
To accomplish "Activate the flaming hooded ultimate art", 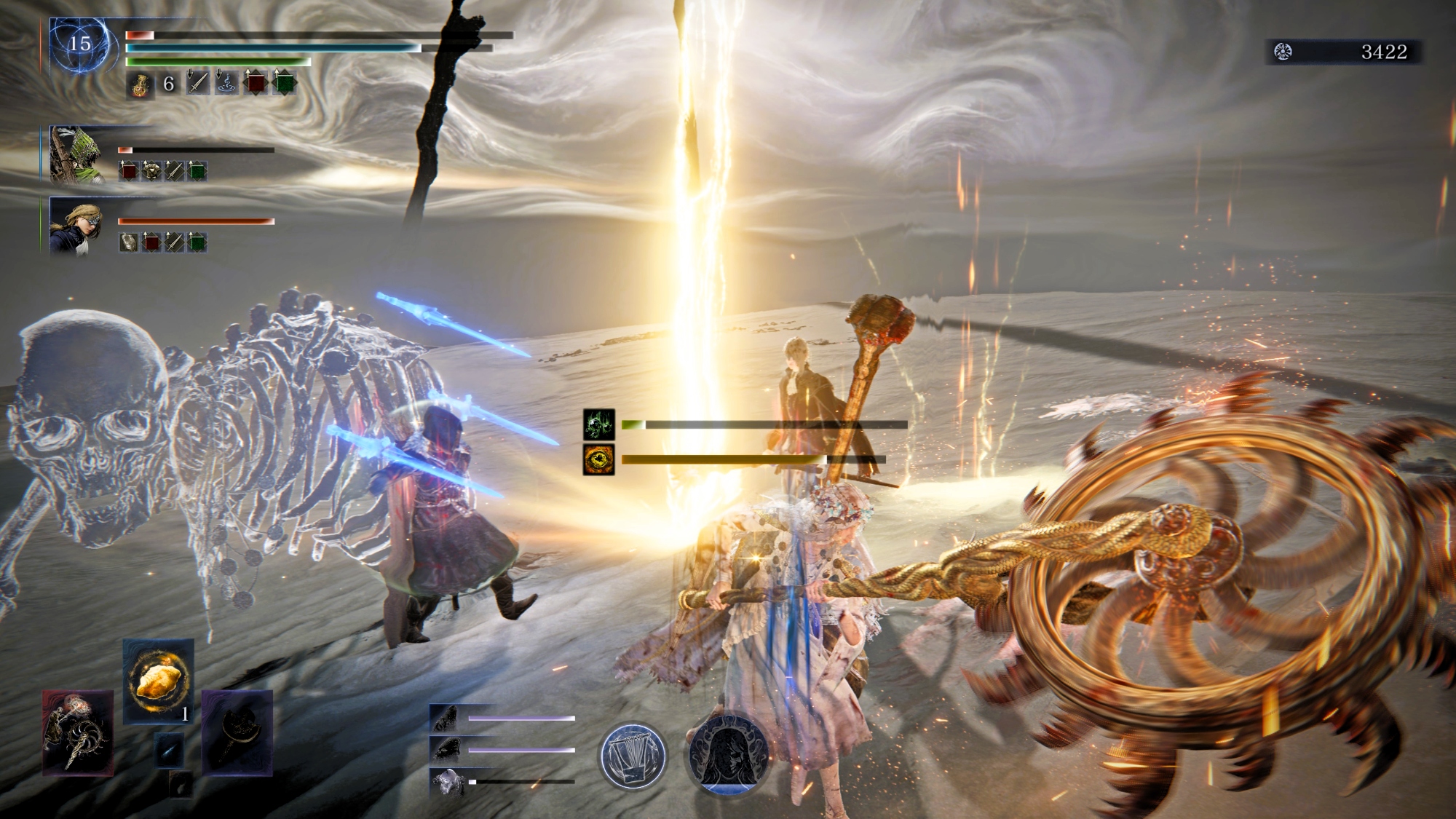I will tap(729, 754).
